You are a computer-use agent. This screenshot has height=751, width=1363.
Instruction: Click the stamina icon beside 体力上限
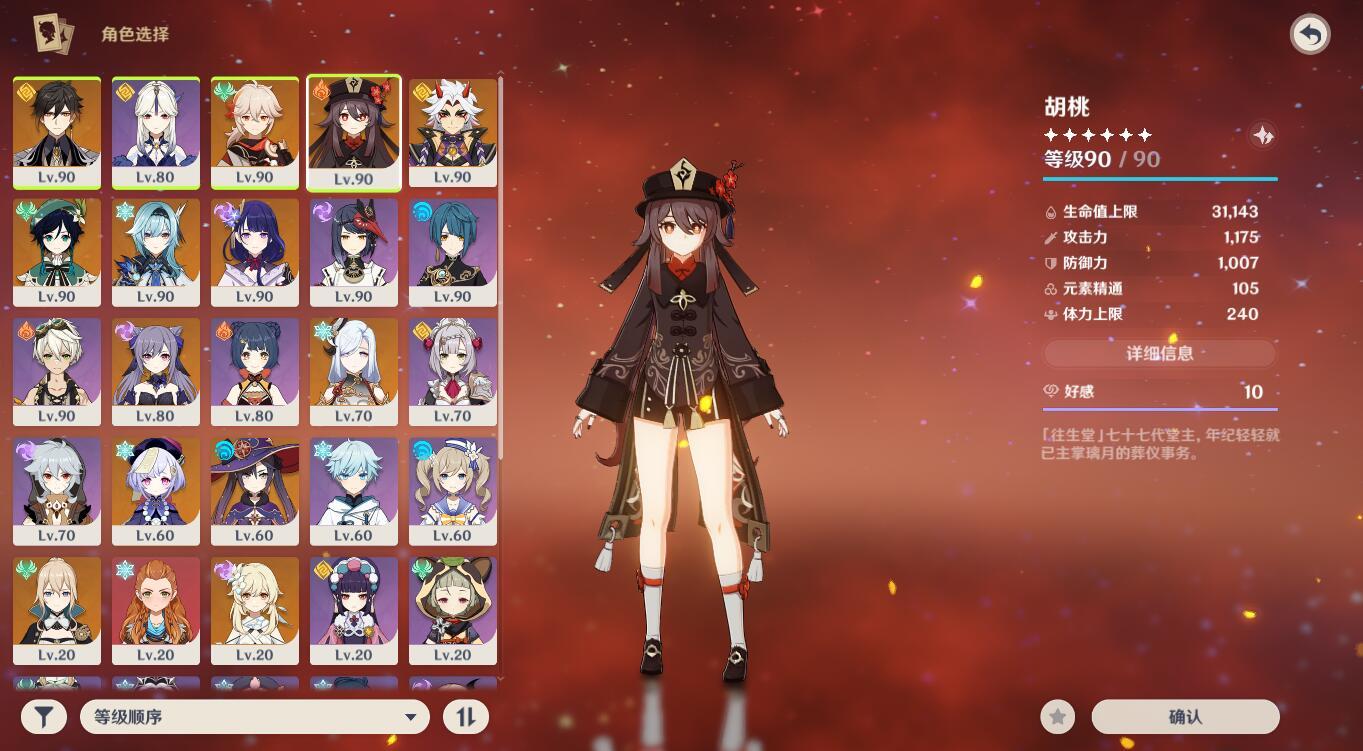coord(1051,315)
